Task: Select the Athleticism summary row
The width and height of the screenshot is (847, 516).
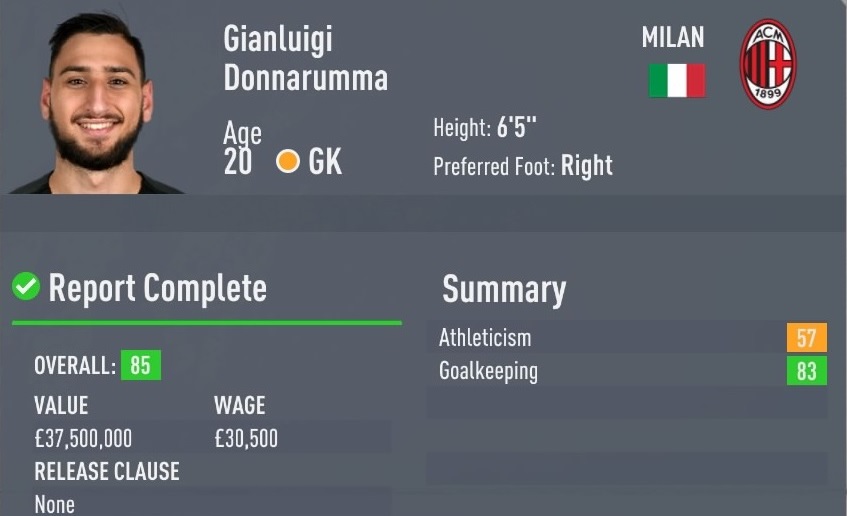Action: (x=632, y=338)
